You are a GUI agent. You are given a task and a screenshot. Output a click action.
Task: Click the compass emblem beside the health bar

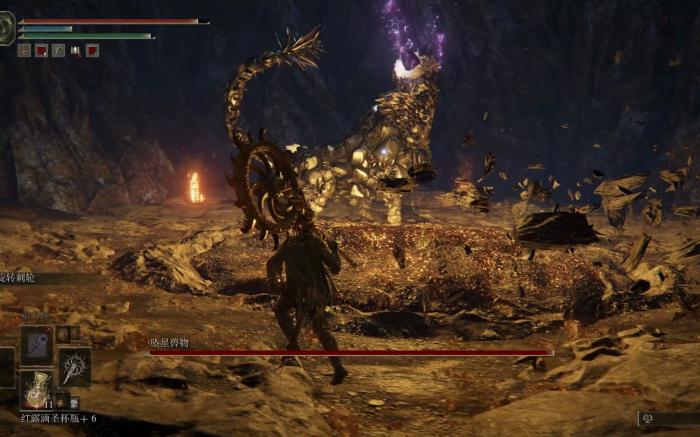pos(7,27)
